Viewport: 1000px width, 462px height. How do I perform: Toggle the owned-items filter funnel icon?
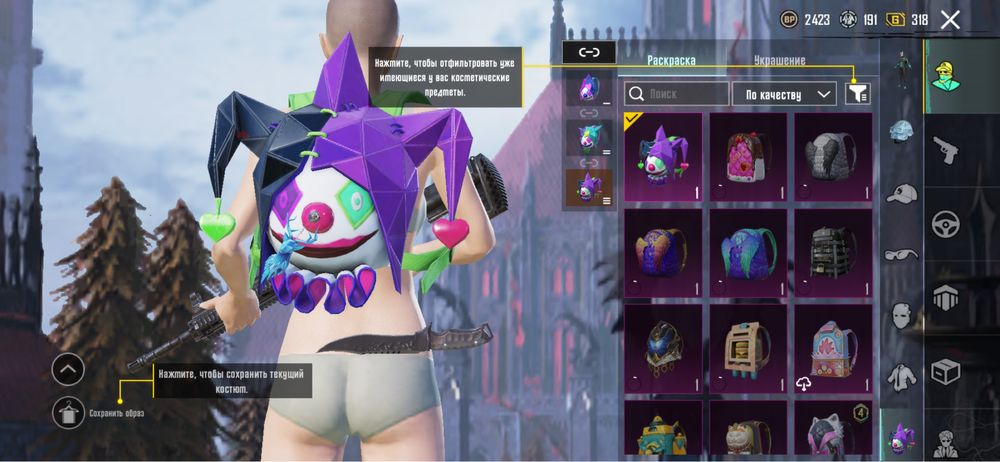(857, 93)
